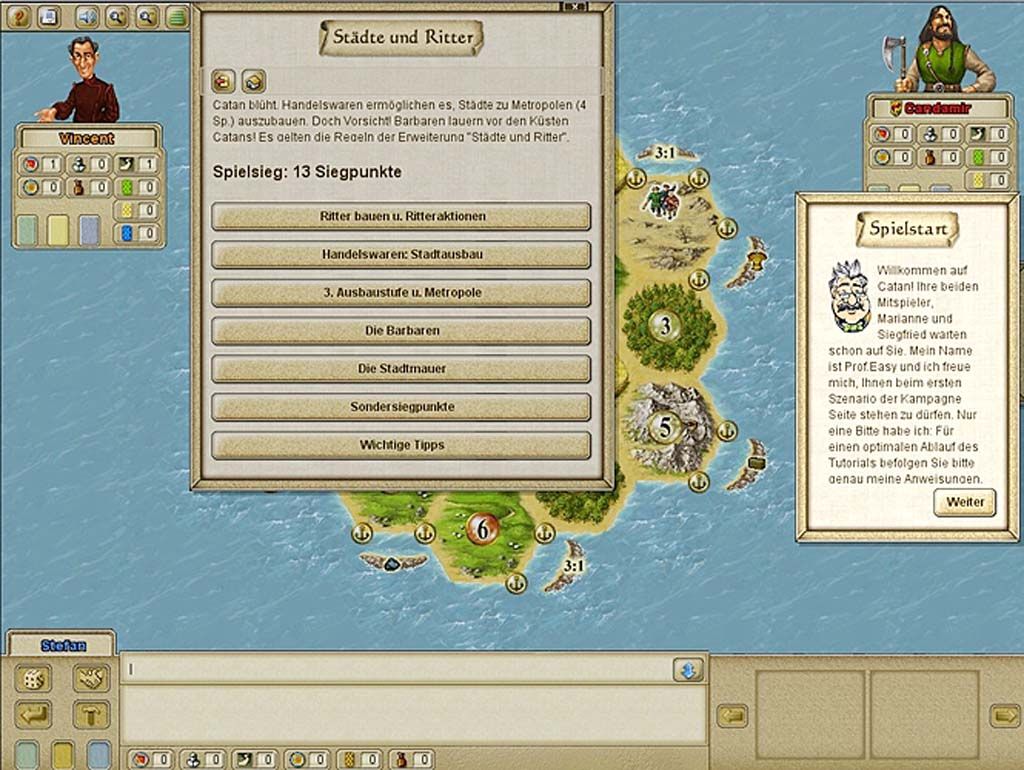End turn with the return arrow button
1024x770 pixels.
(x=32, y=714)
